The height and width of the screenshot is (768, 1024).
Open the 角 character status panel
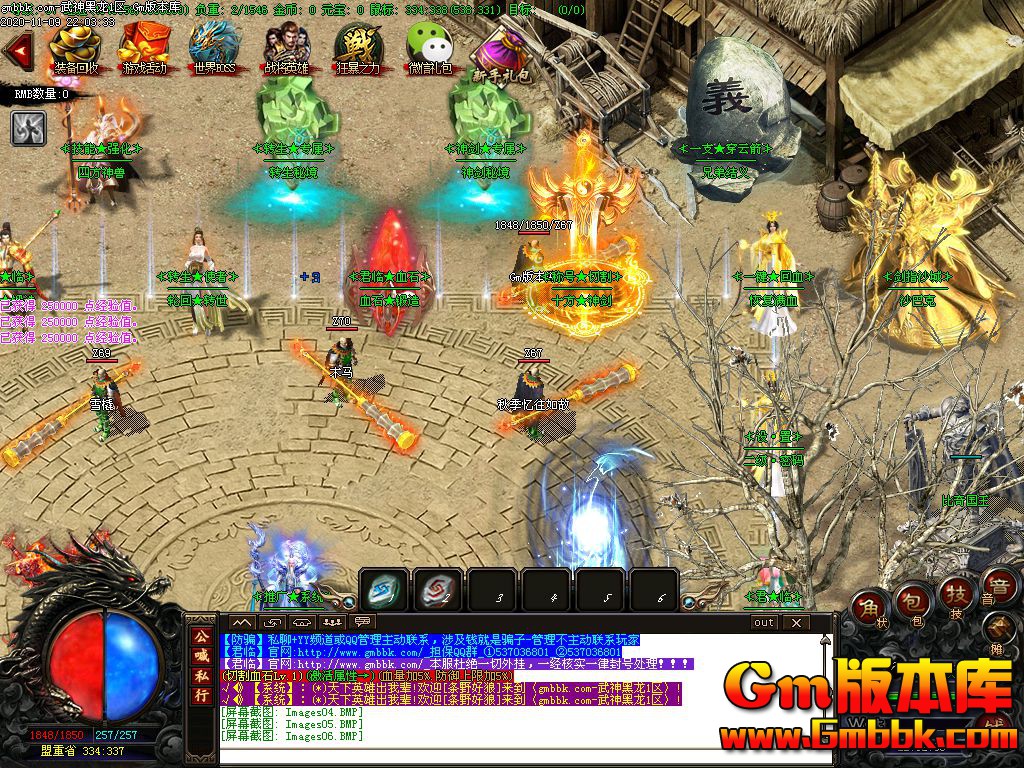[868, 606]
